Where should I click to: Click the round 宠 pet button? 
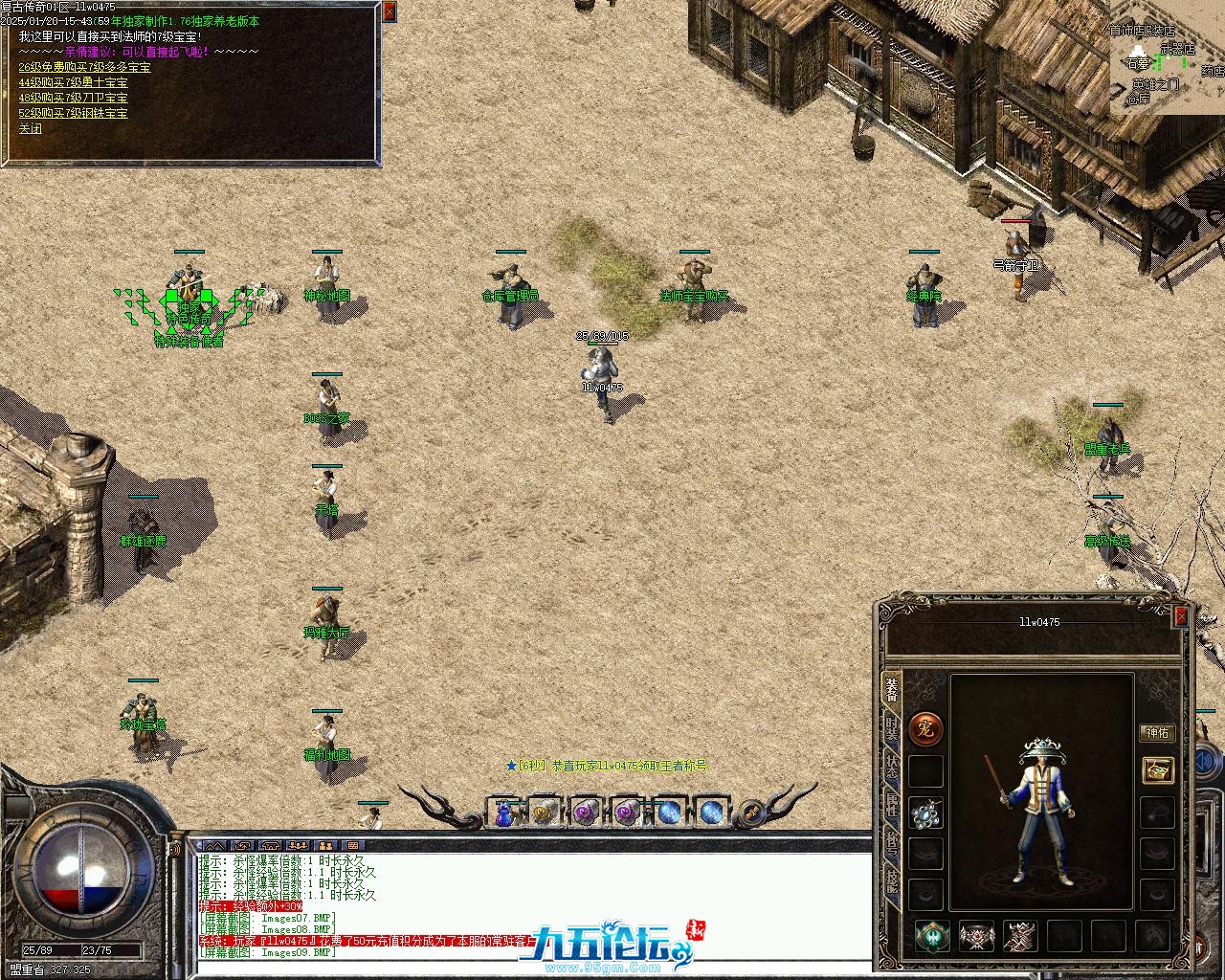tap(925, 729)
